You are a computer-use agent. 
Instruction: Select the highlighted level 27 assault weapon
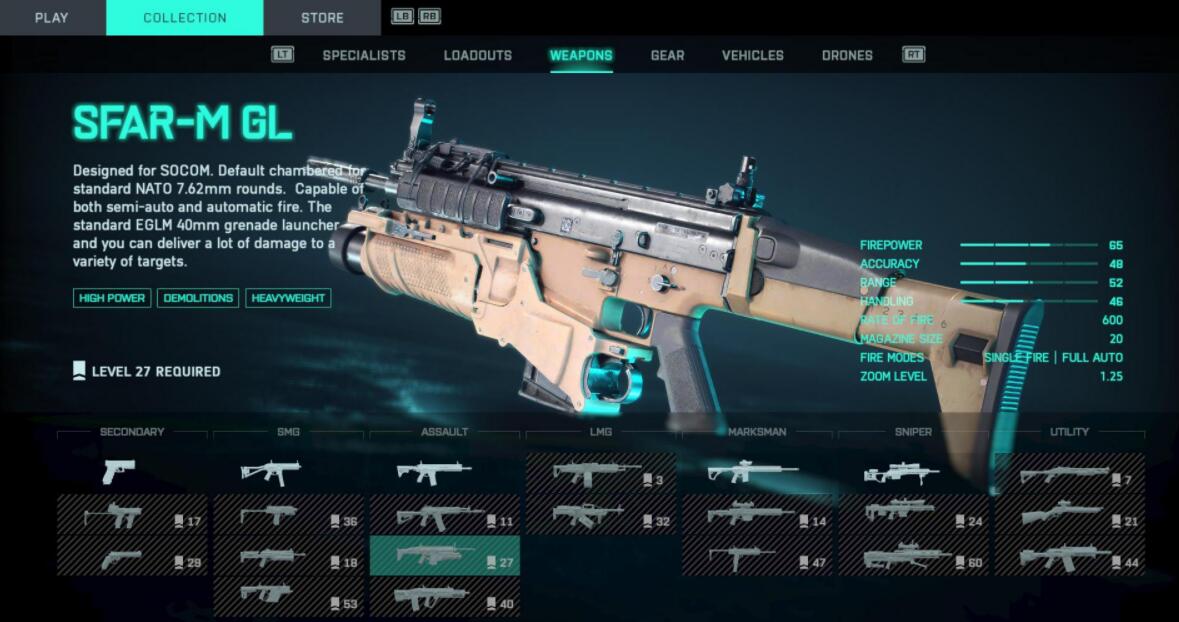click(x=444, y=556)
